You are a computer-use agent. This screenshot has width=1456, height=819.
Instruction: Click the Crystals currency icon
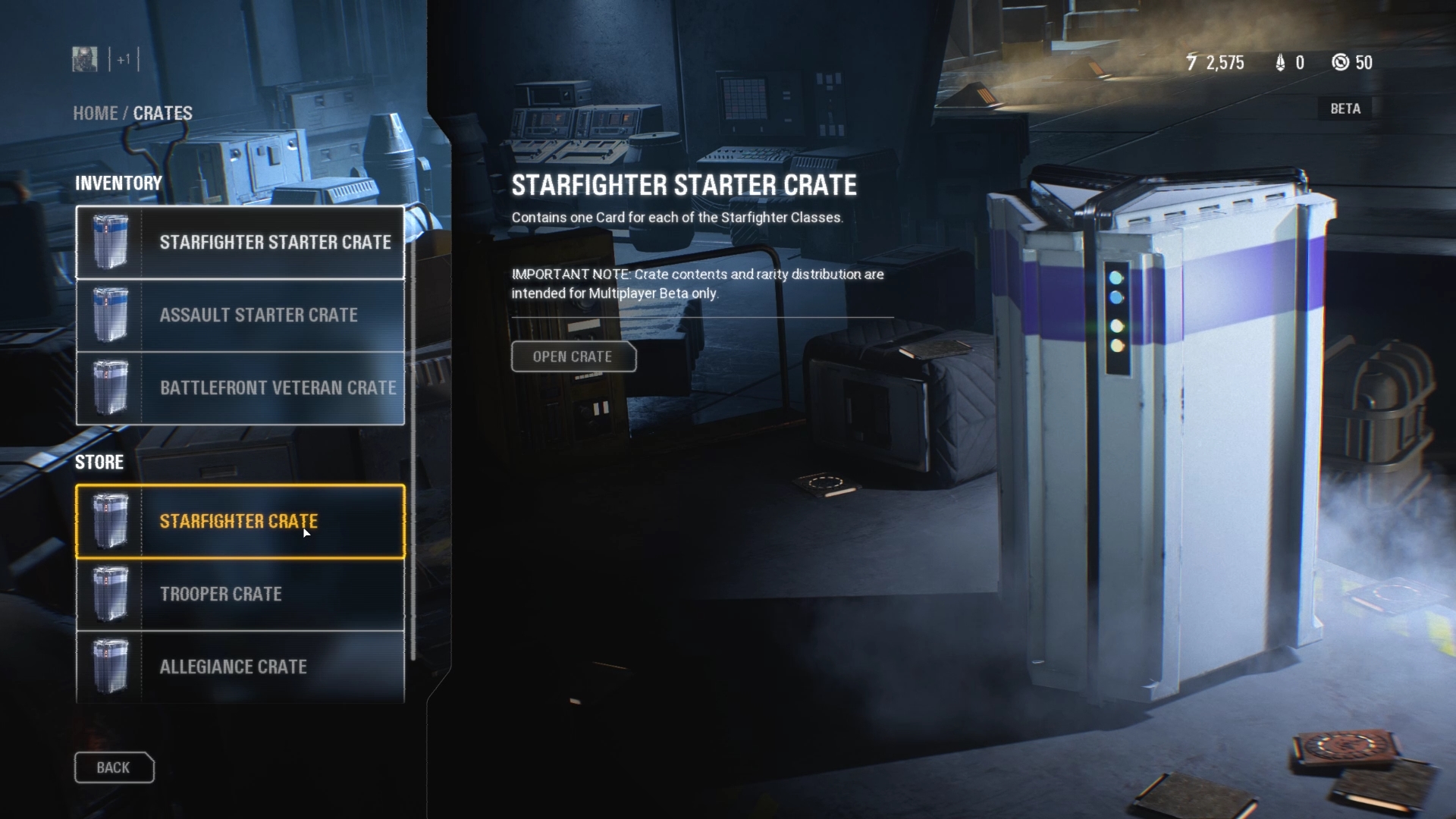tap(1279, 62)
